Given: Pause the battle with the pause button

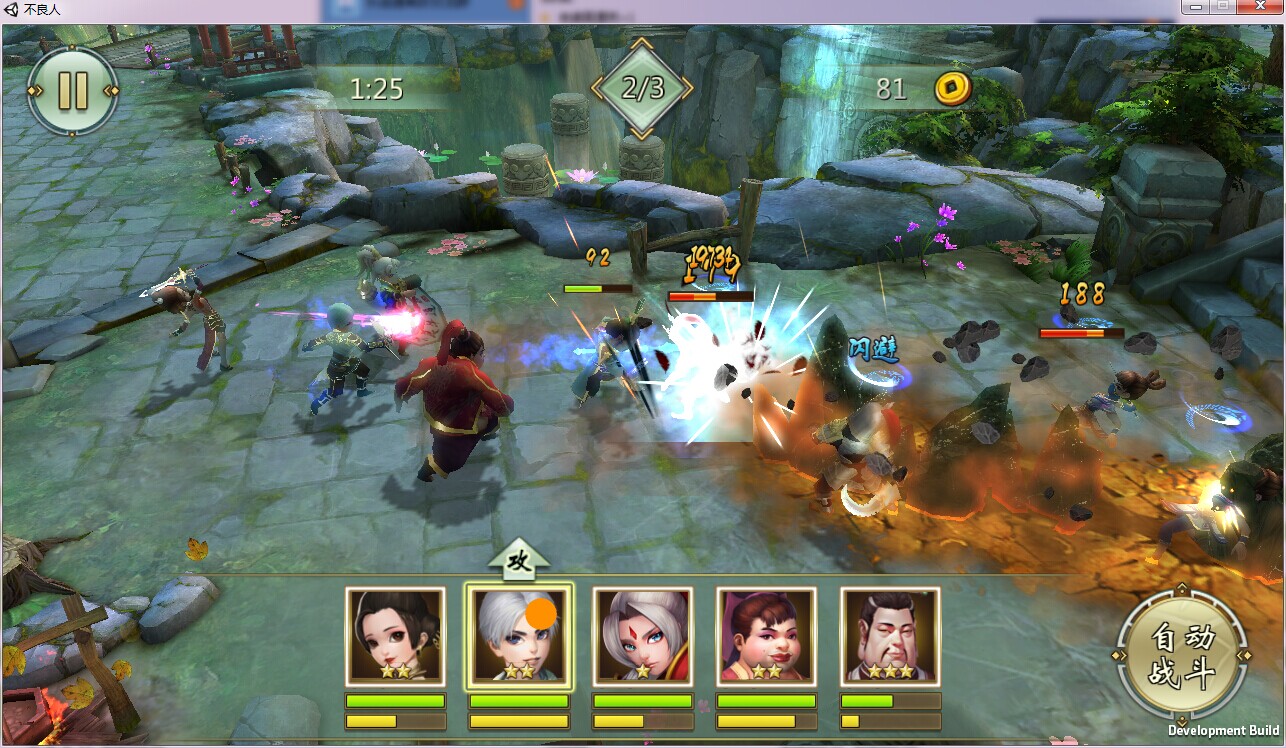Looking at the screenshot, I should pos(73,90).
